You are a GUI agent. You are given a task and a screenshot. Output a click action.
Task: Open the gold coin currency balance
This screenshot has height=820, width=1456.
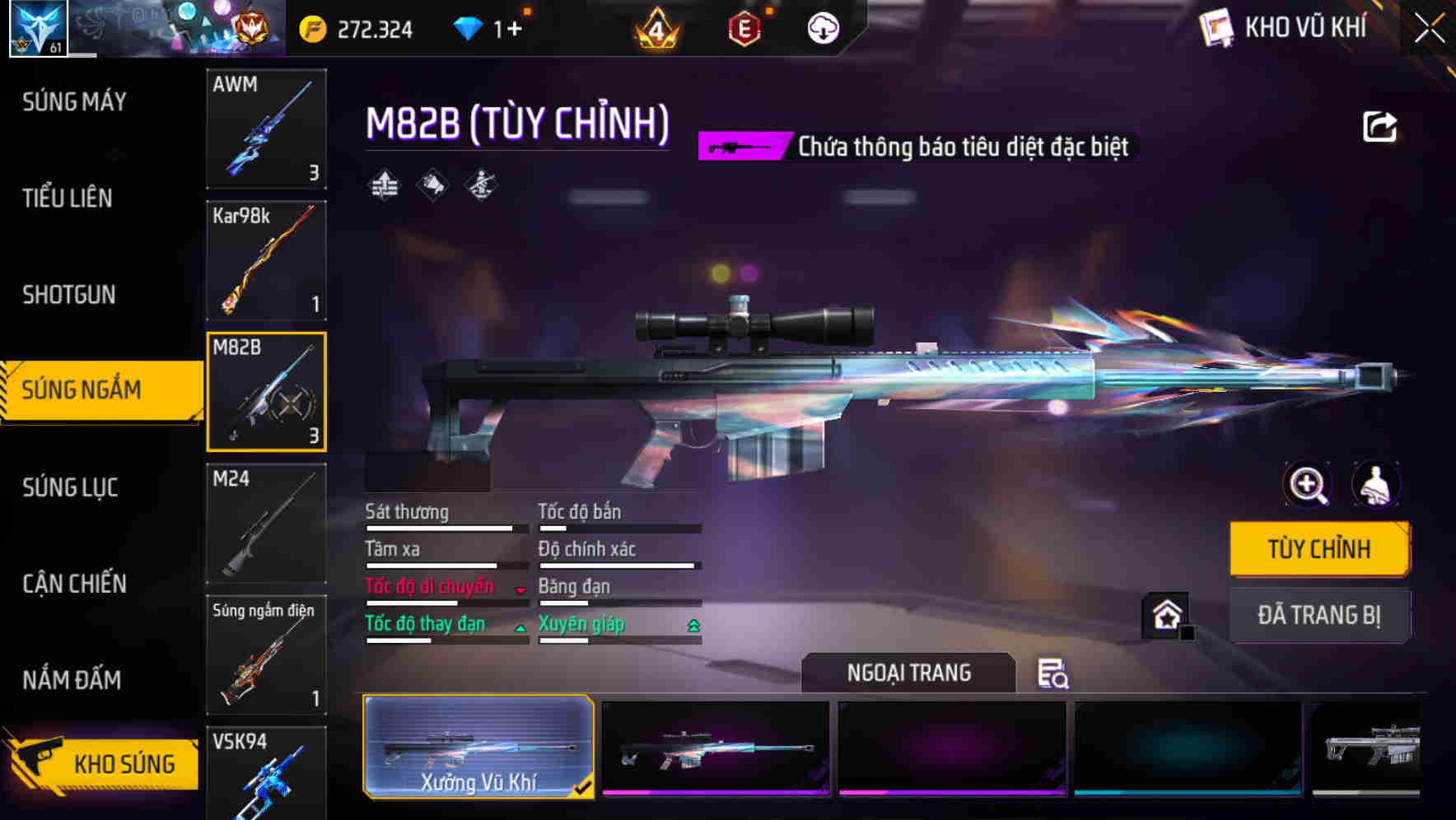(354, 27)
